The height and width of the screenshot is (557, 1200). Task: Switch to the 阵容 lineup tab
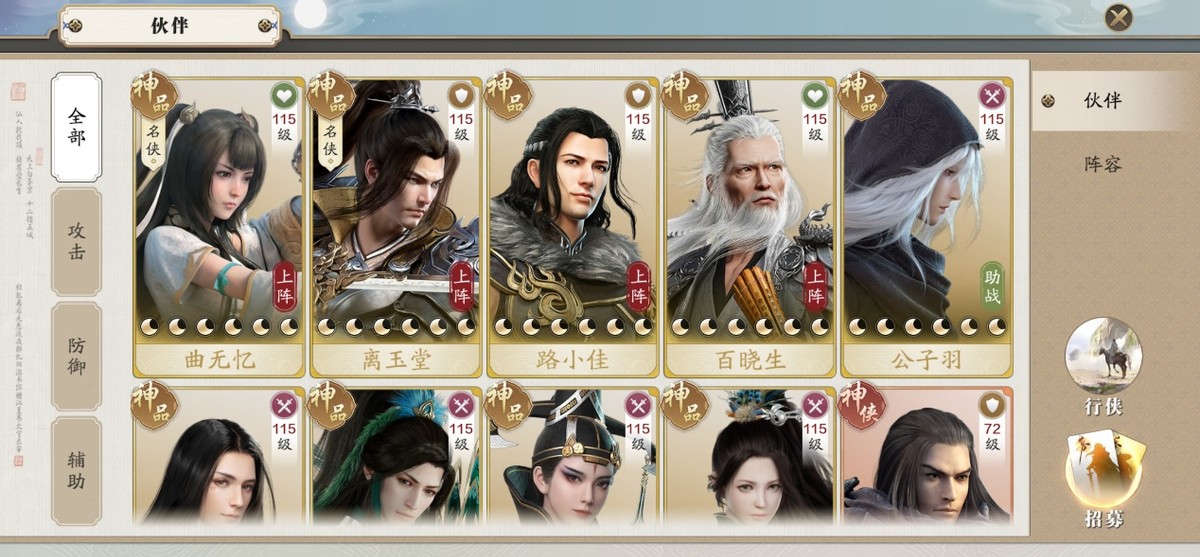pos(1102,163)
